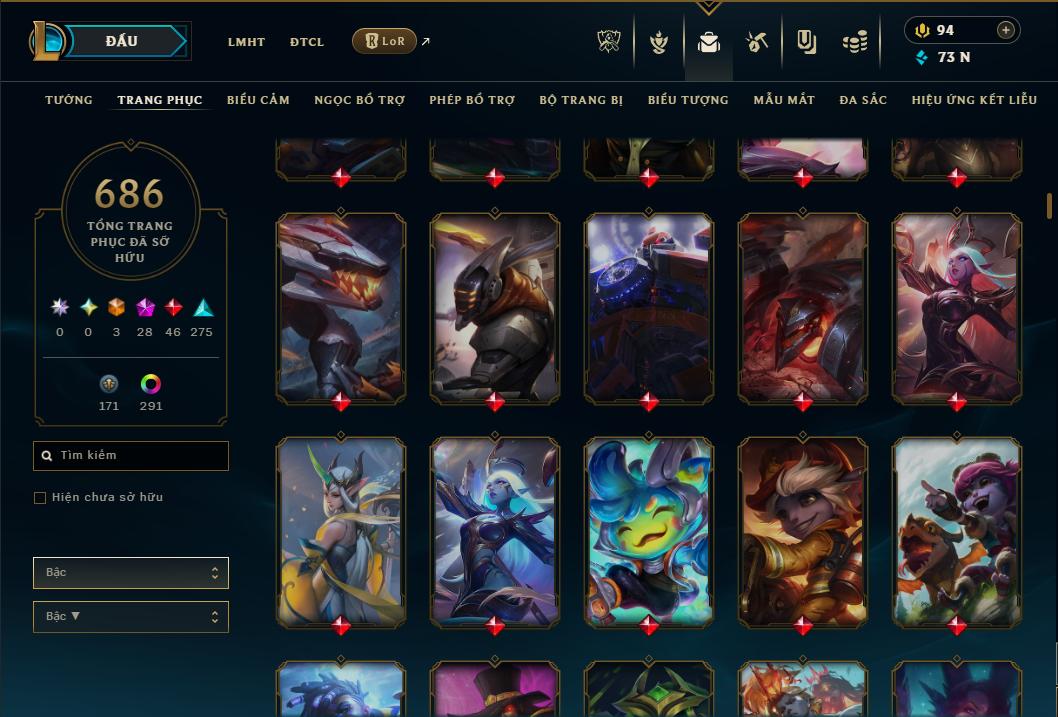Launch the LoR link button
1058x717 pixels.
point(385,41)
